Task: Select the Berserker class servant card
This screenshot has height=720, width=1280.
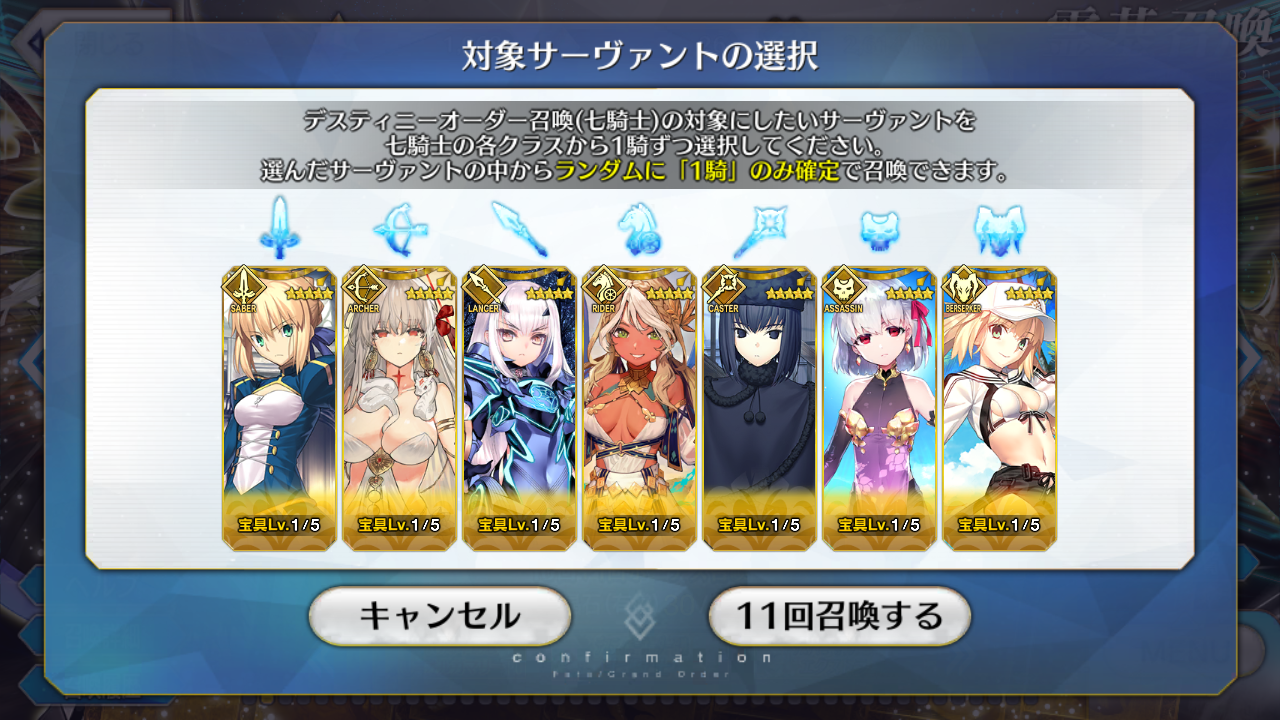Action: click(x=999, y=408)
